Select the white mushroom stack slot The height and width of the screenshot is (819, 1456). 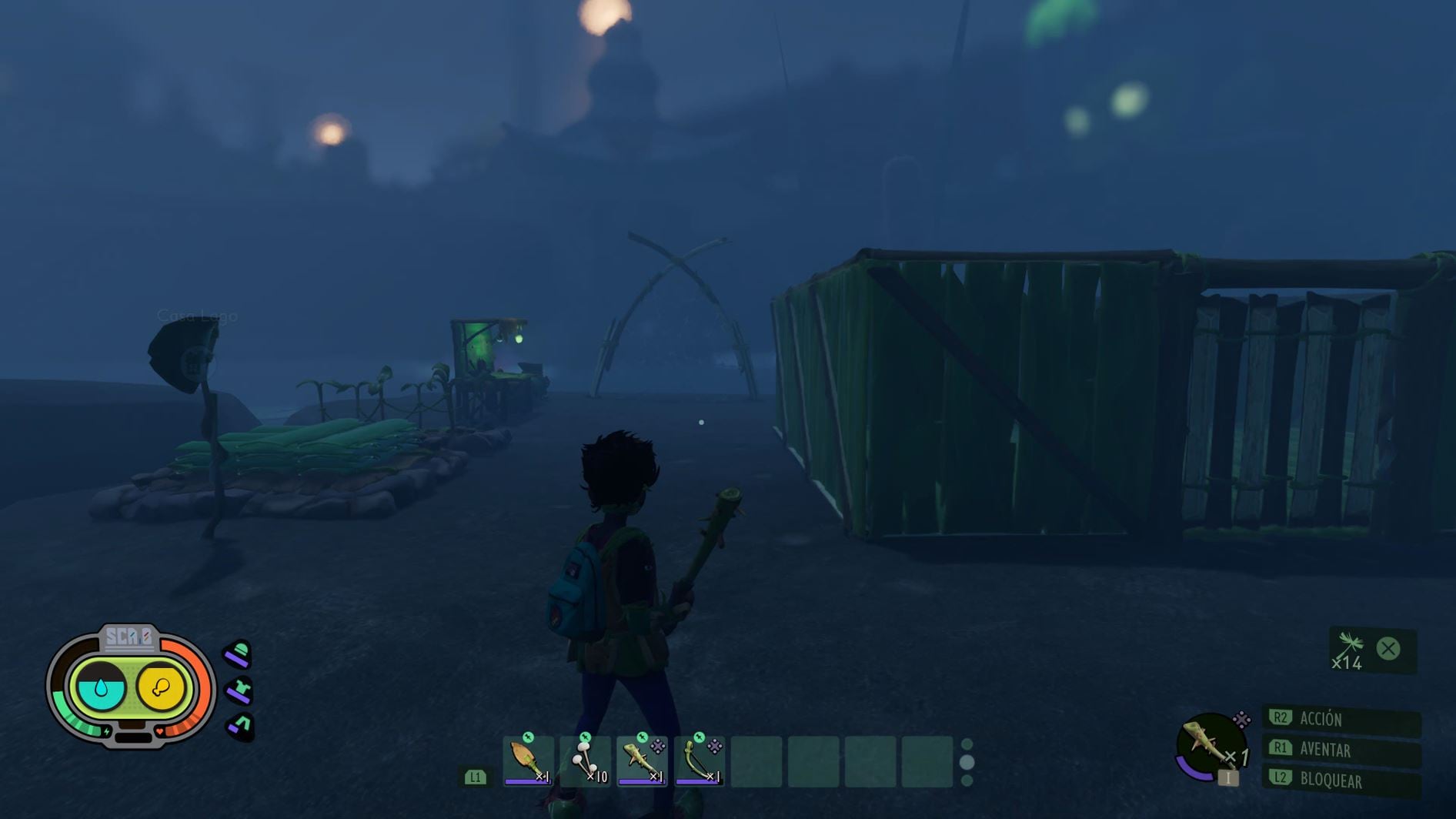586,761
